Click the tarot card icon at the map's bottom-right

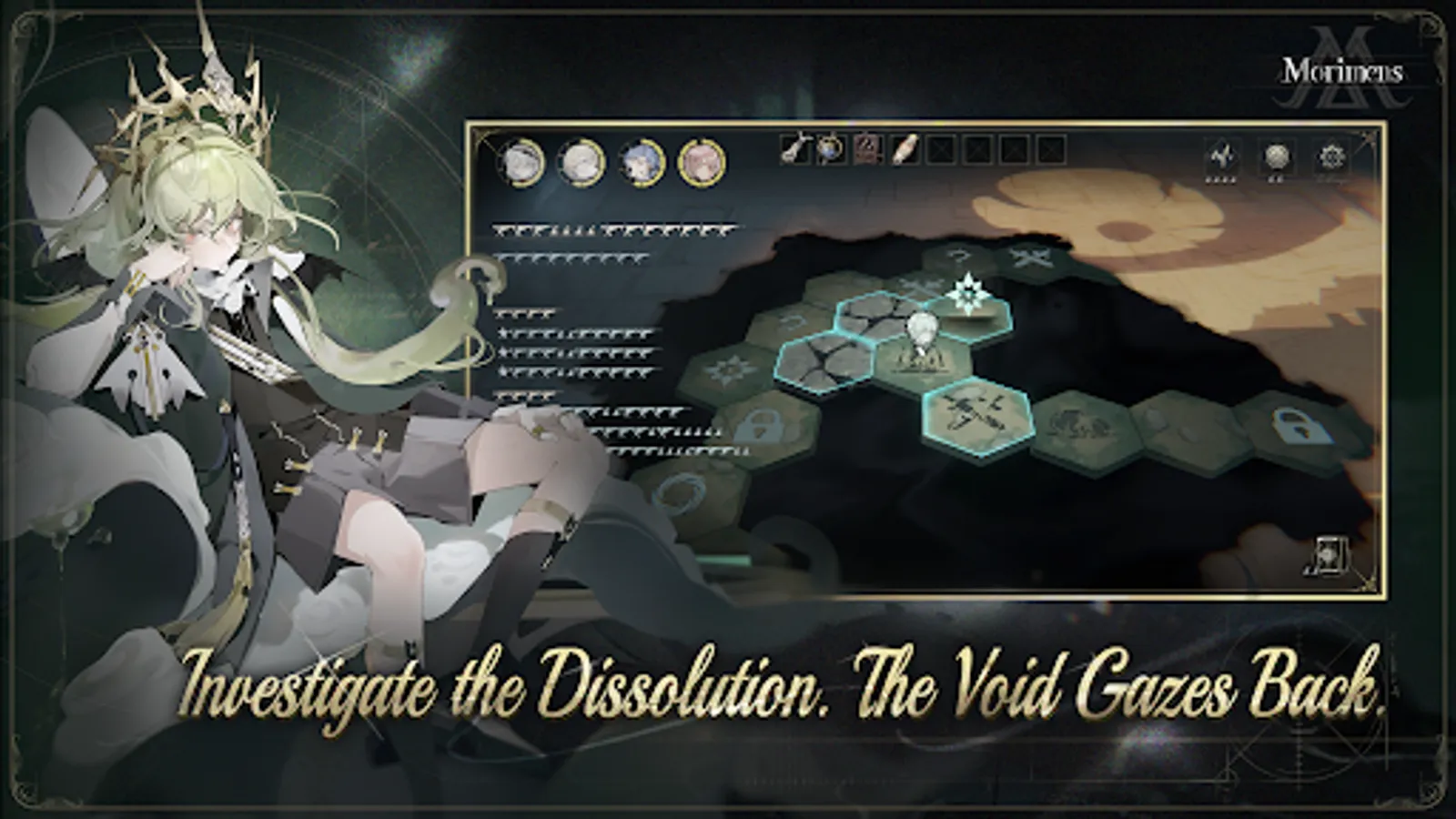(1330, 556)
